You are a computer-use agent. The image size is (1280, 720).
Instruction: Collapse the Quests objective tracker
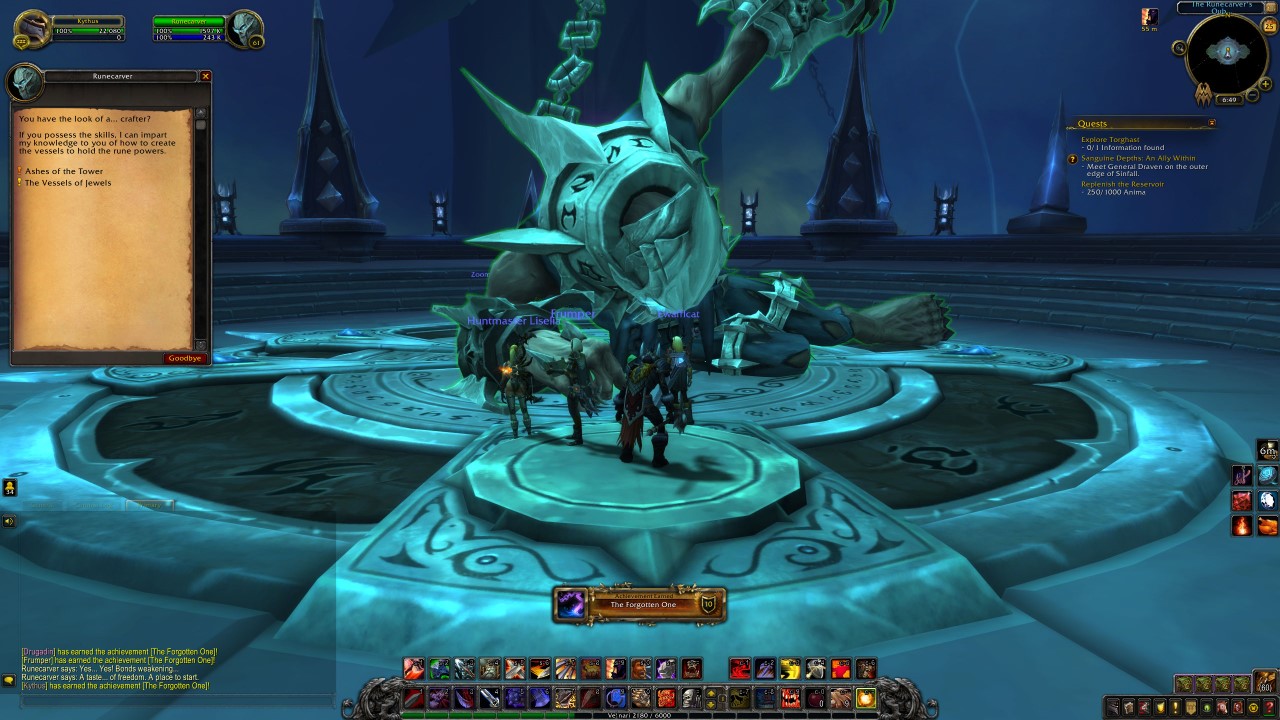pos(1211,122)
